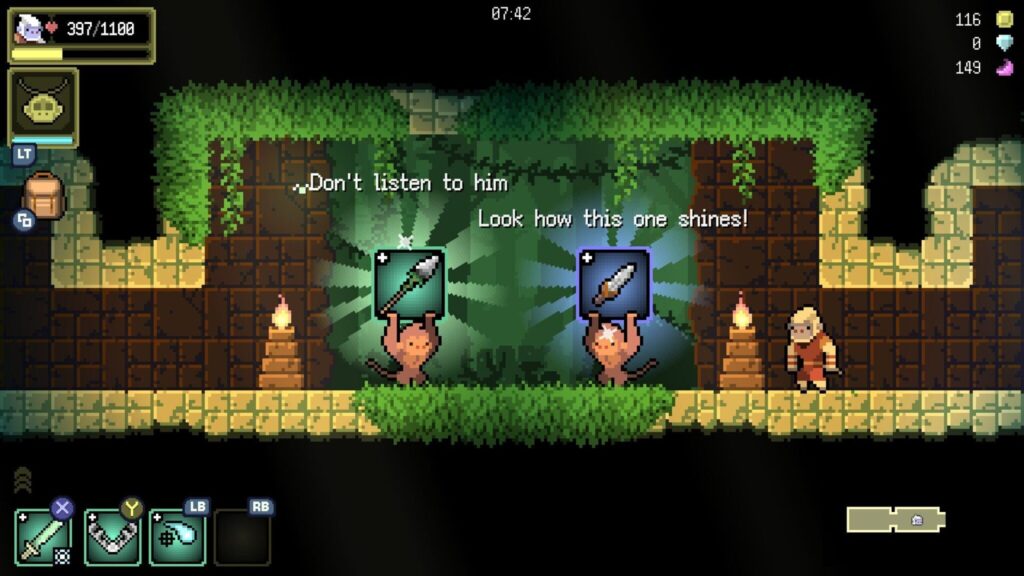
Task: Choose the green spear item offer
Action: [410, 284]
